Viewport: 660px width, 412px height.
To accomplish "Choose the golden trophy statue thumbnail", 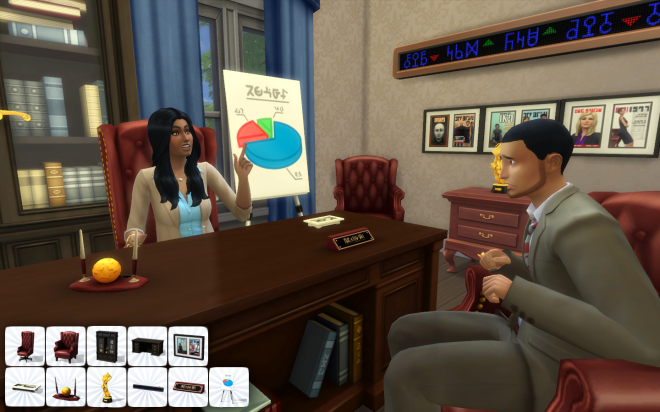I will [x=106, y=386].
